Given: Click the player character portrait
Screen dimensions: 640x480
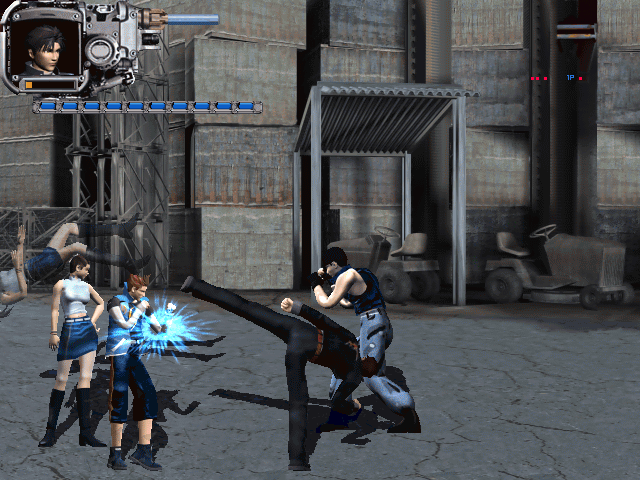Looking at the screenshot, I should coord(44,46).
